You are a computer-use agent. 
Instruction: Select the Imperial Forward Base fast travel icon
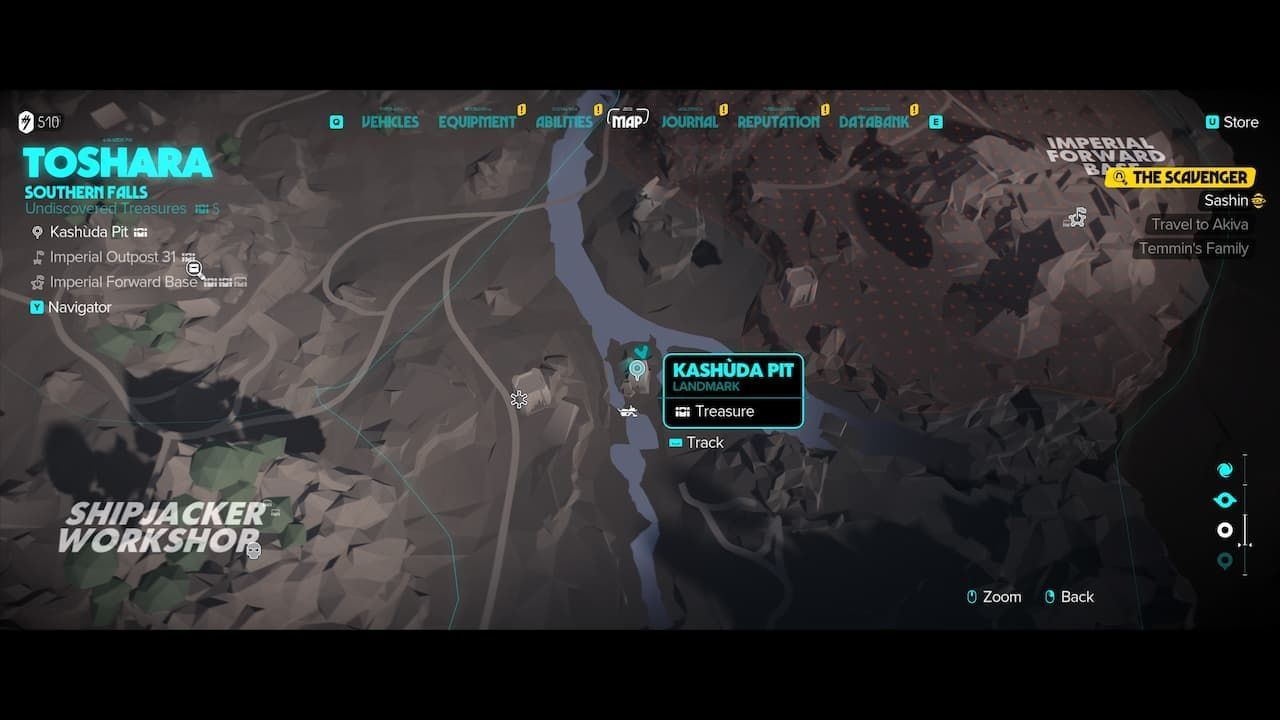coord(1076,216)
